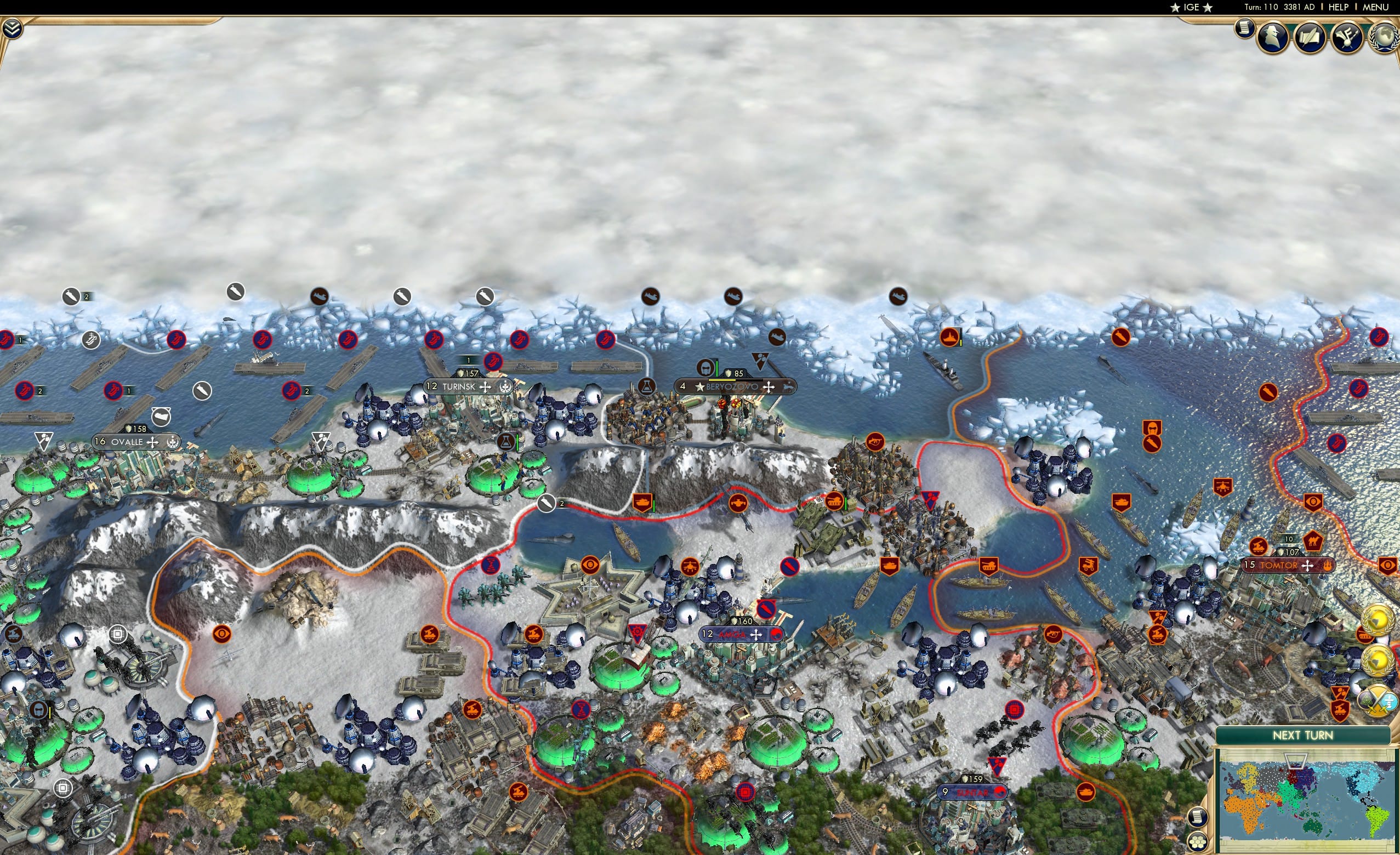Open the HELP panel

point(1338,7)
